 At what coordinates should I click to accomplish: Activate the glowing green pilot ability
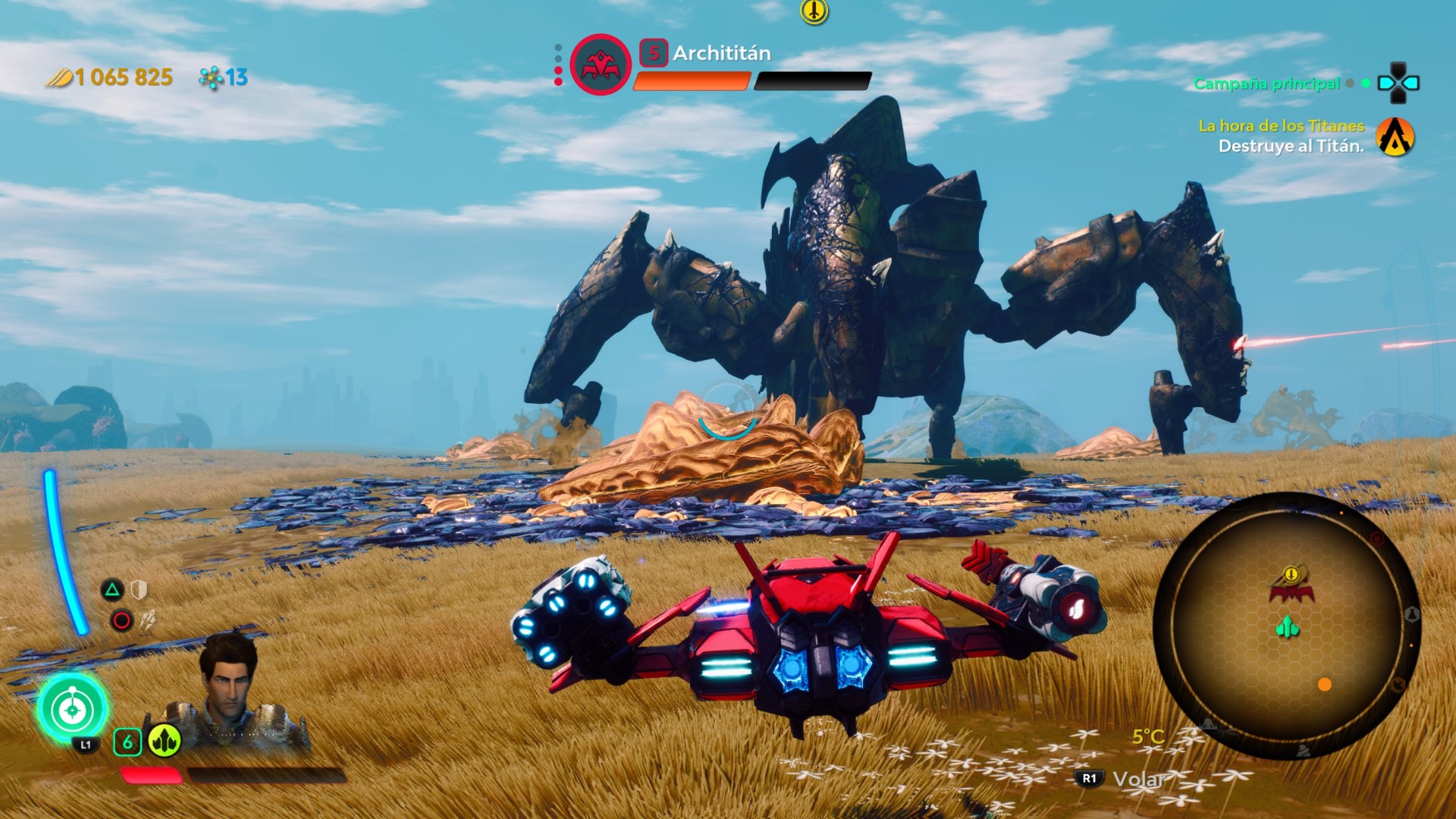[72, 710]
